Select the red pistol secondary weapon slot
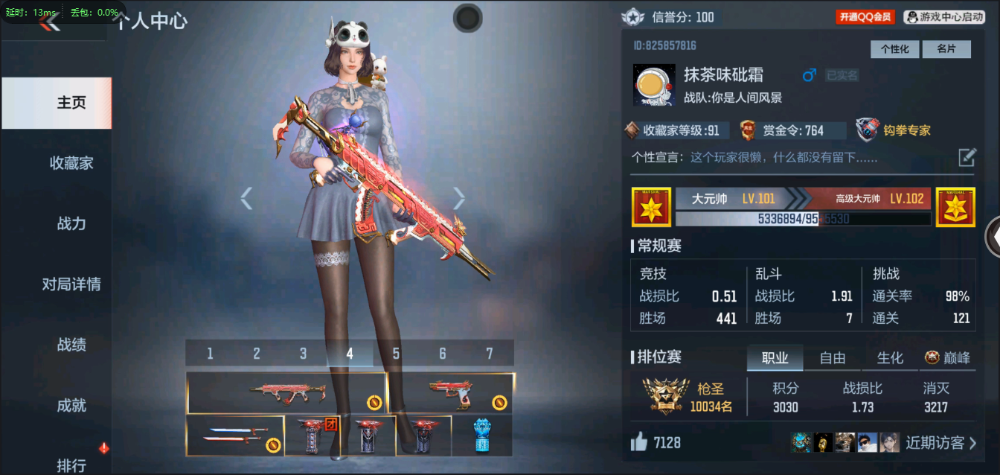1000x475 pixels. coord(451,392)
